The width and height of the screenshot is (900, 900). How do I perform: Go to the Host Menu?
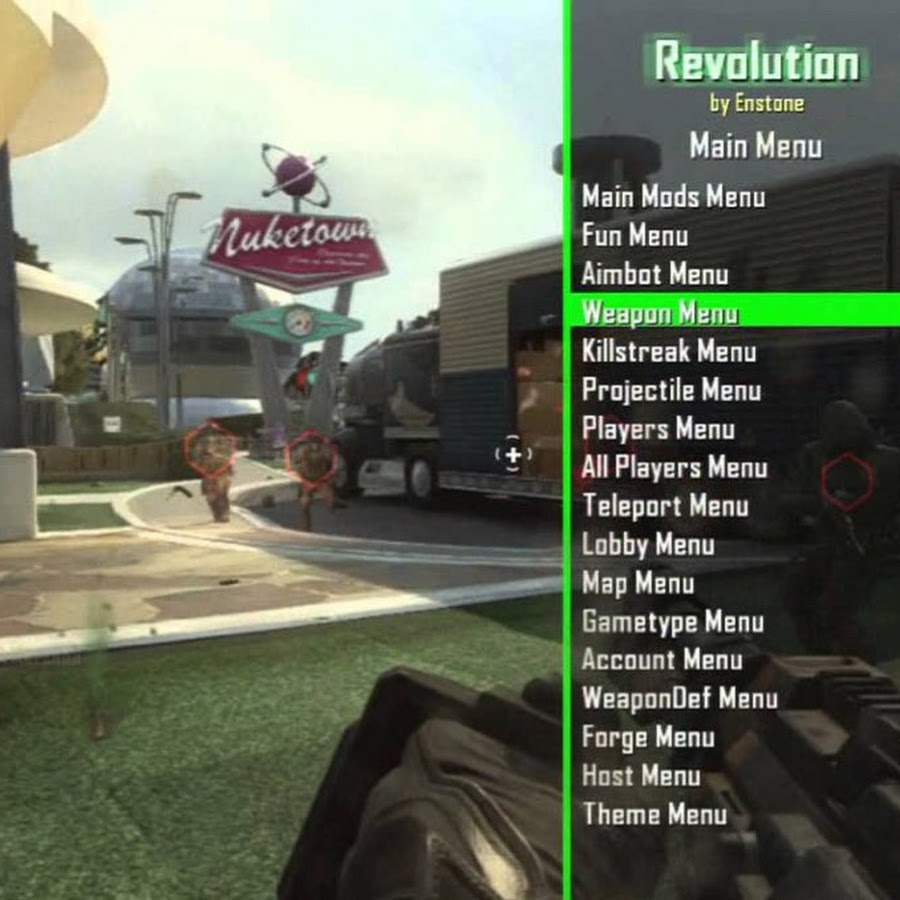(x=641, y=775)
